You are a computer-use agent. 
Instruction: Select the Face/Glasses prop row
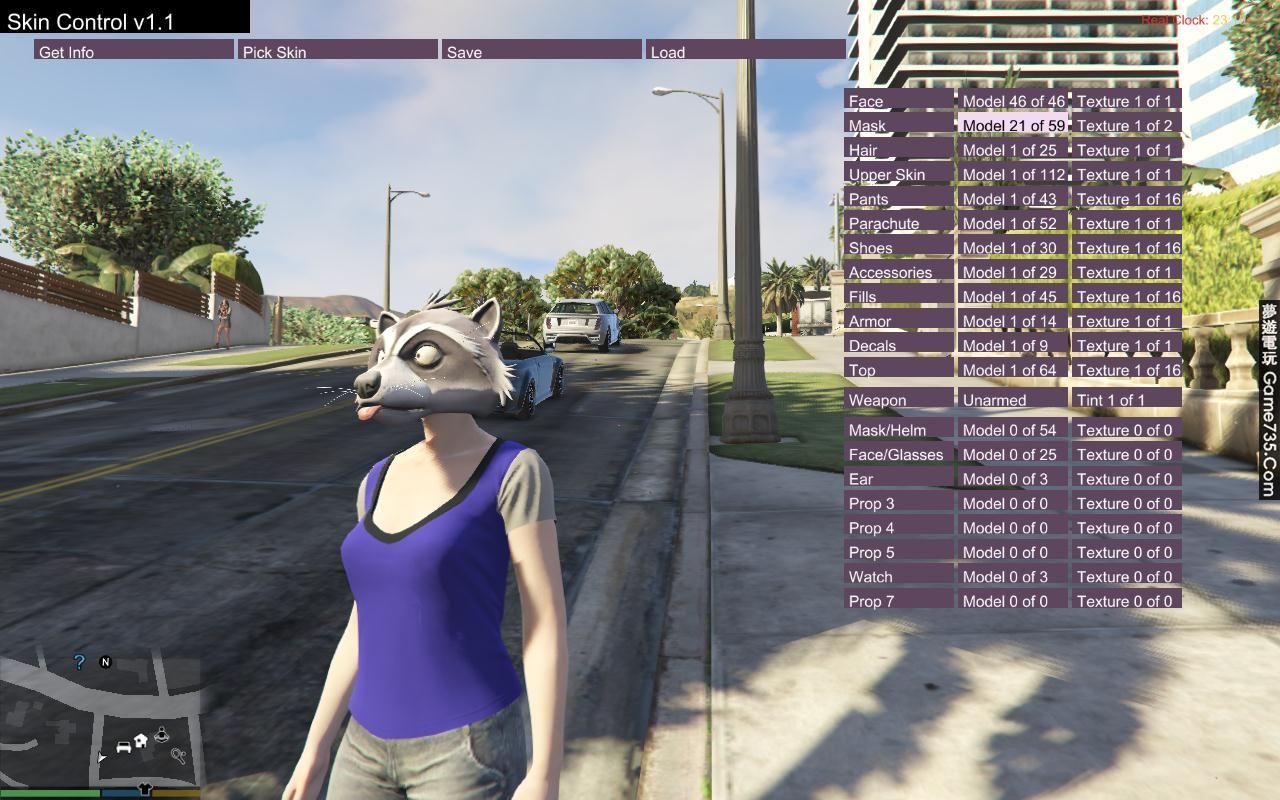point(899,454)
